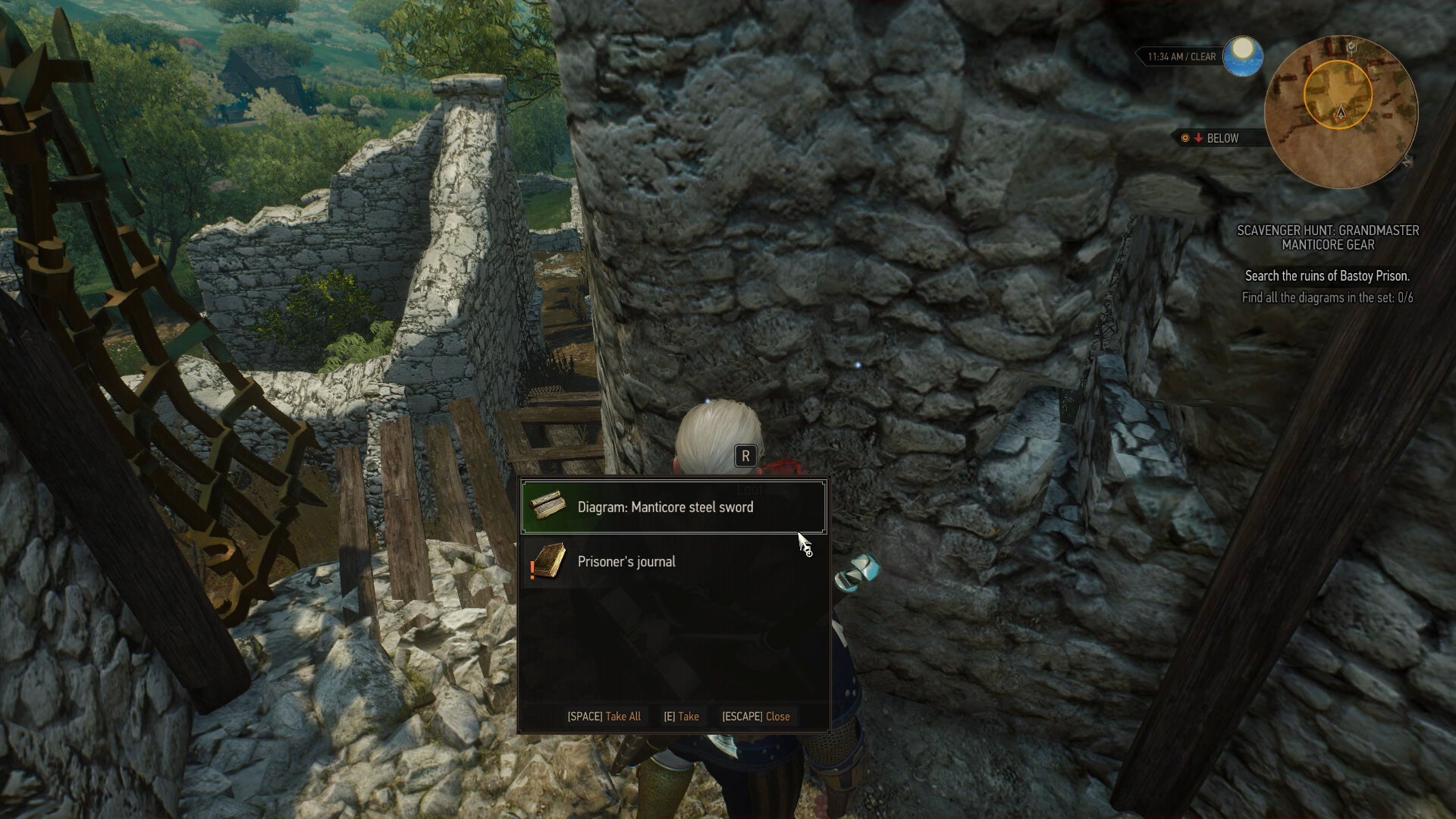The height and width of the screenshot is (819, 1456).
Task: Click Close to dismiss the loot window
Action: (x=756, y=716)
